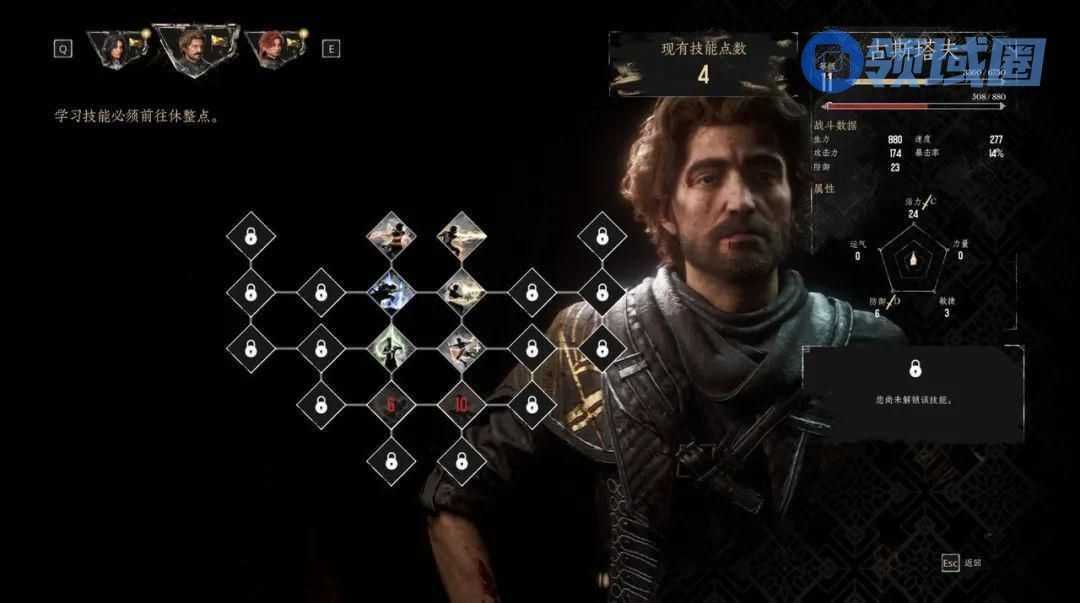Click the skill node with red number 6
The image size is (1080, 603).
click(x=391, y=404)
